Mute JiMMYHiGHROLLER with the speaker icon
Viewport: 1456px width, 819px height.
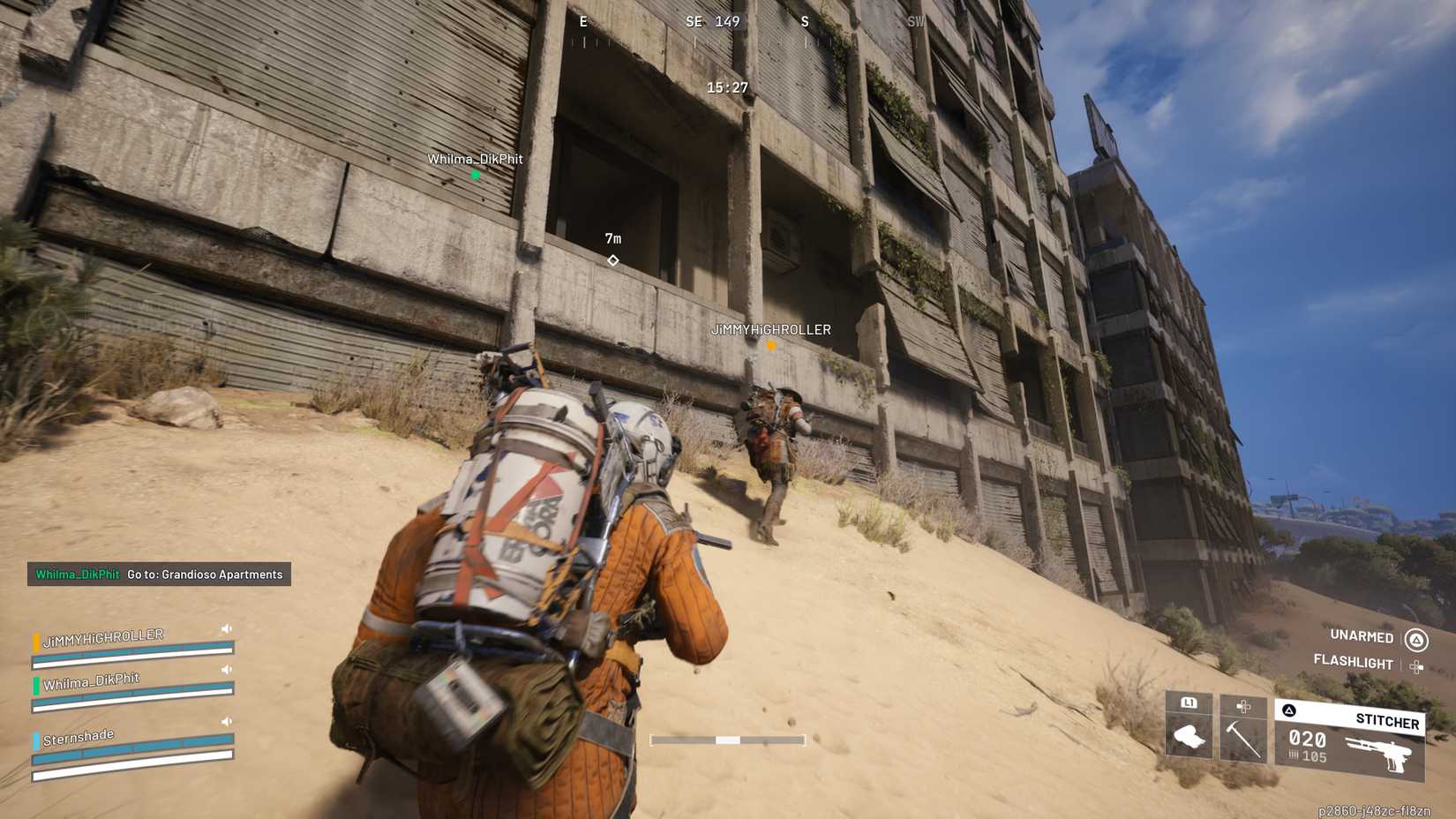click(x=226, y=628)
